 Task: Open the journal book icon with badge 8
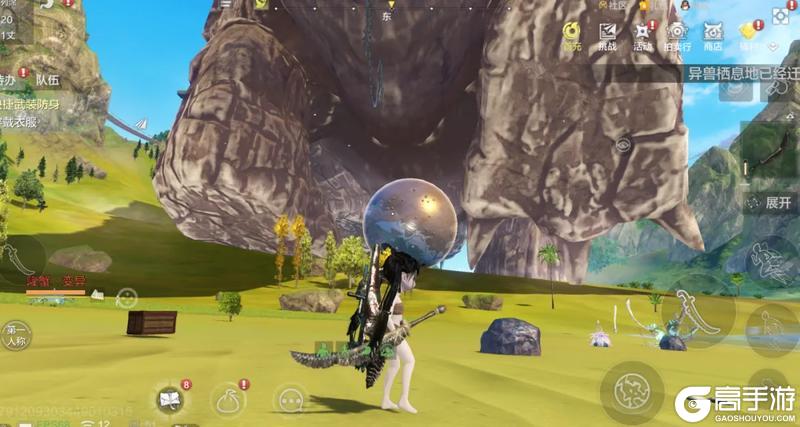170,400
